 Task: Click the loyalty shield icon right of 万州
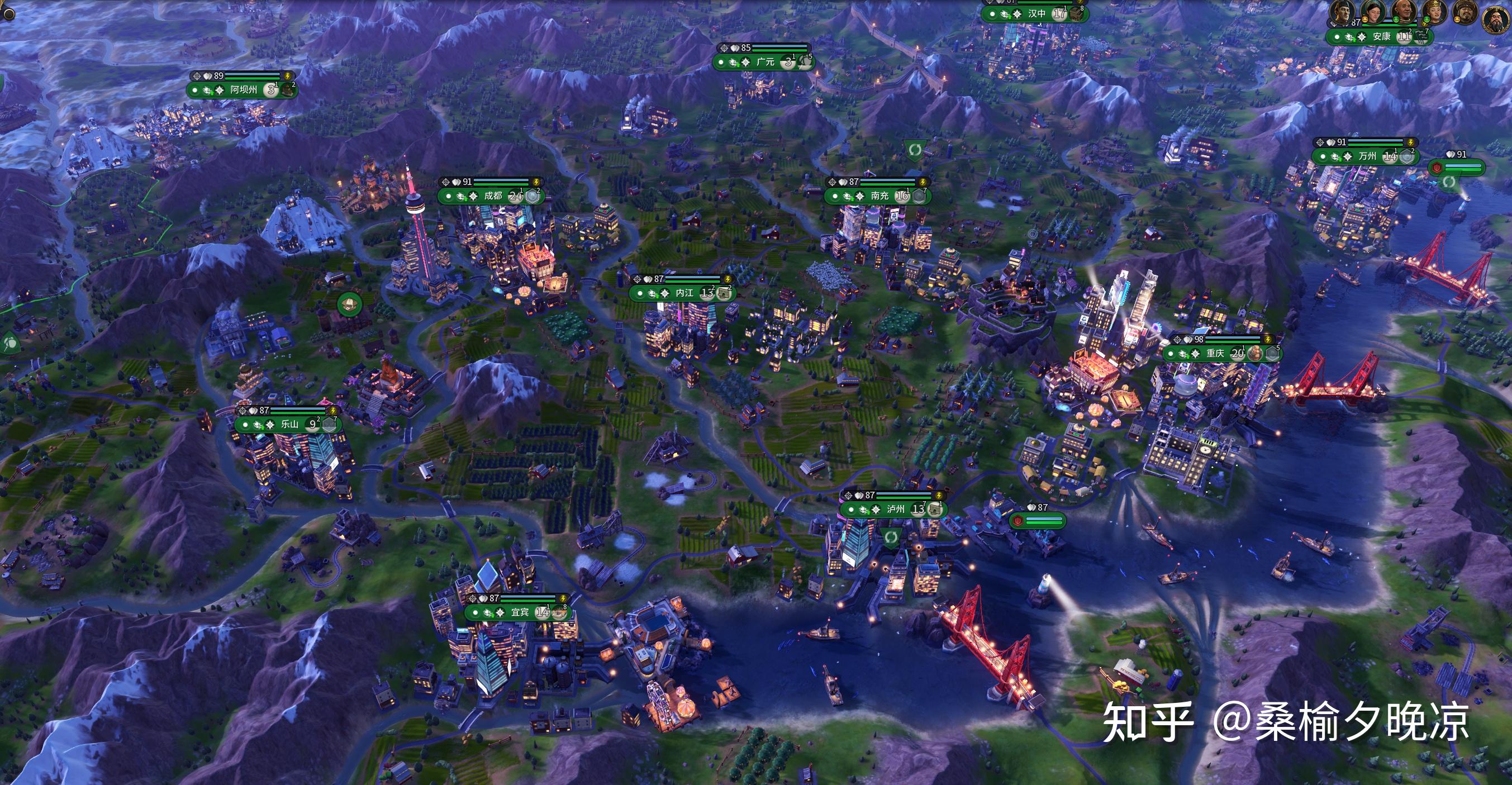(x=1406, y=157)
